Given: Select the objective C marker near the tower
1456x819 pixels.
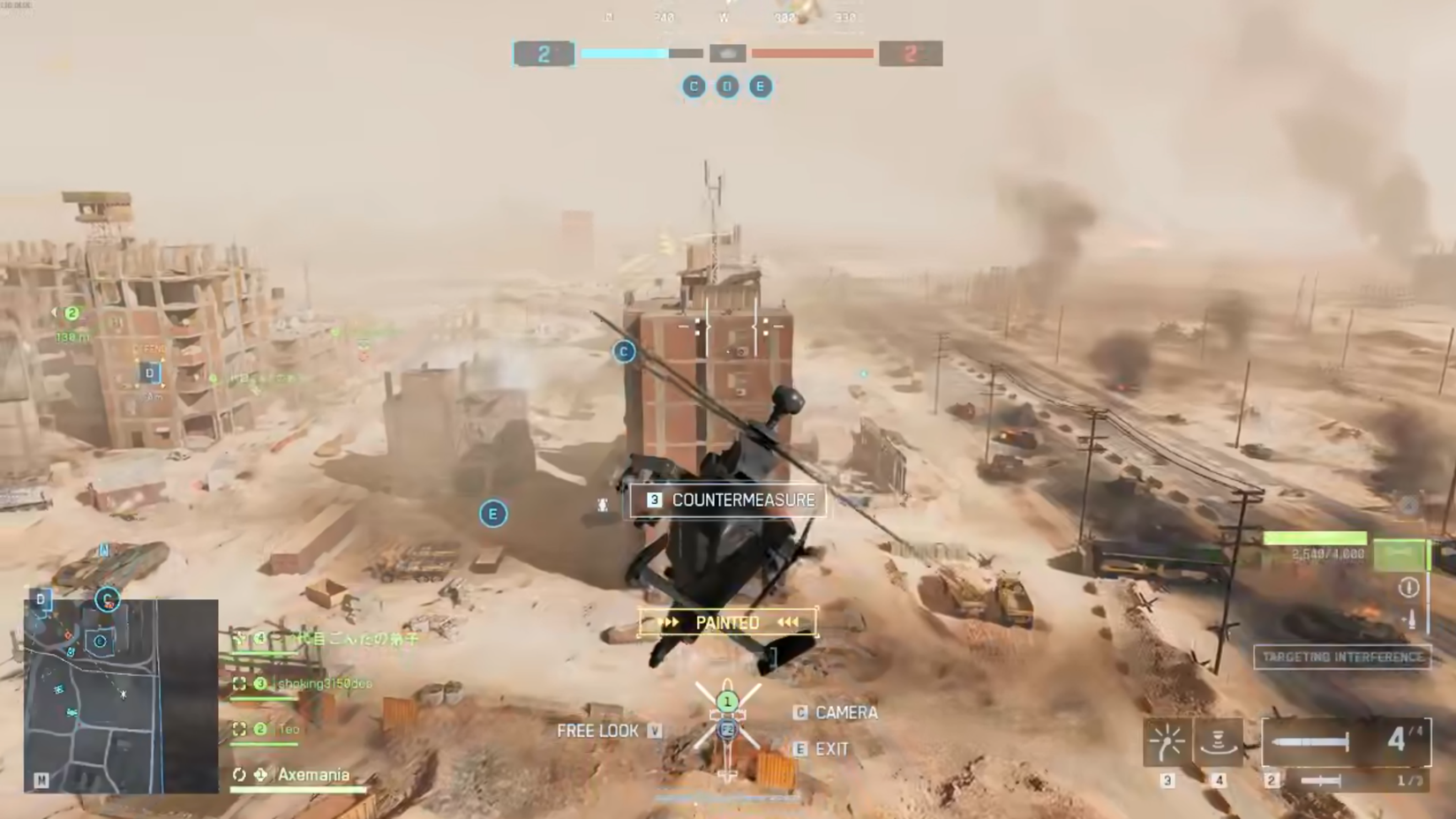Looking at the screenshot, I should [x=624, y=351].
